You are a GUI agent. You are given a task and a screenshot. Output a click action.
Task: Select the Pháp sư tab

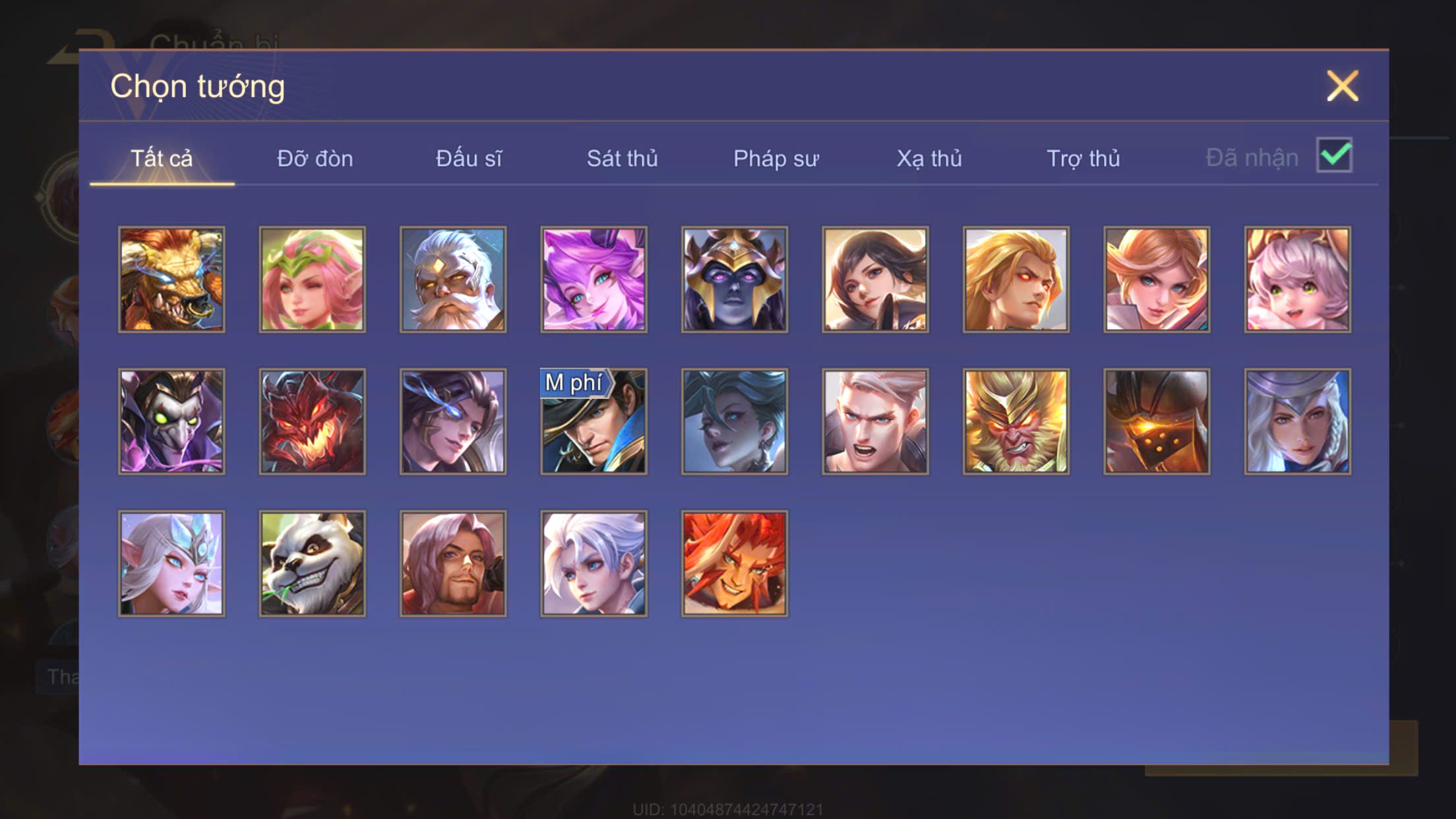[x=775, y=159]
